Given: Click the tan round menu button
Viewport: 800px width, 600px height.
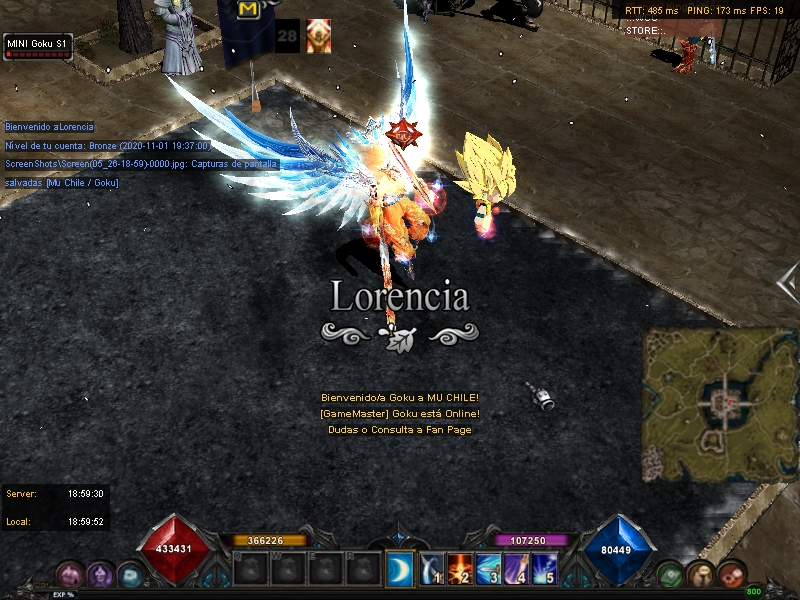Looking at the screenshot, I should click(702, 575).
